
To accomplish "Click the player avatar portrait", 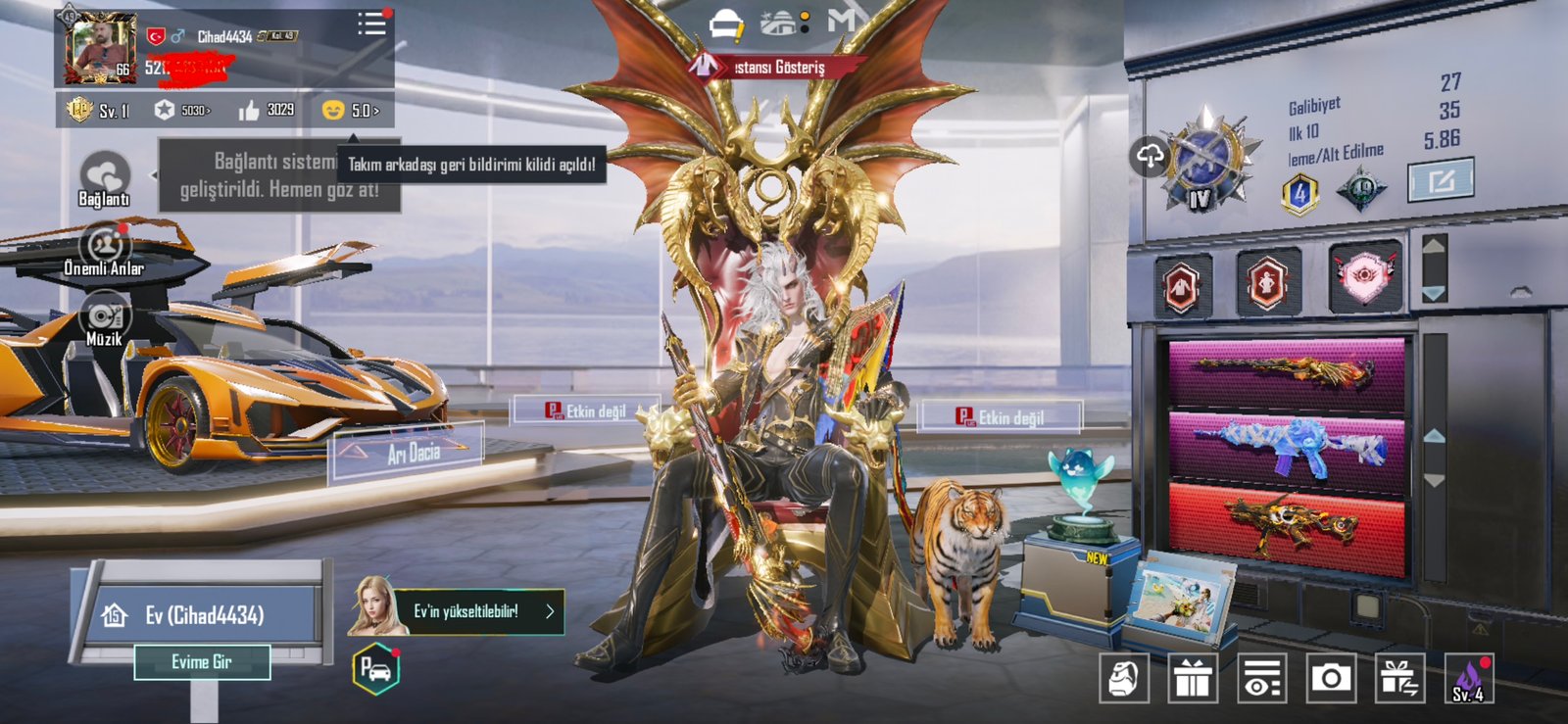I will pyautogui.click(x=100, y=48).
